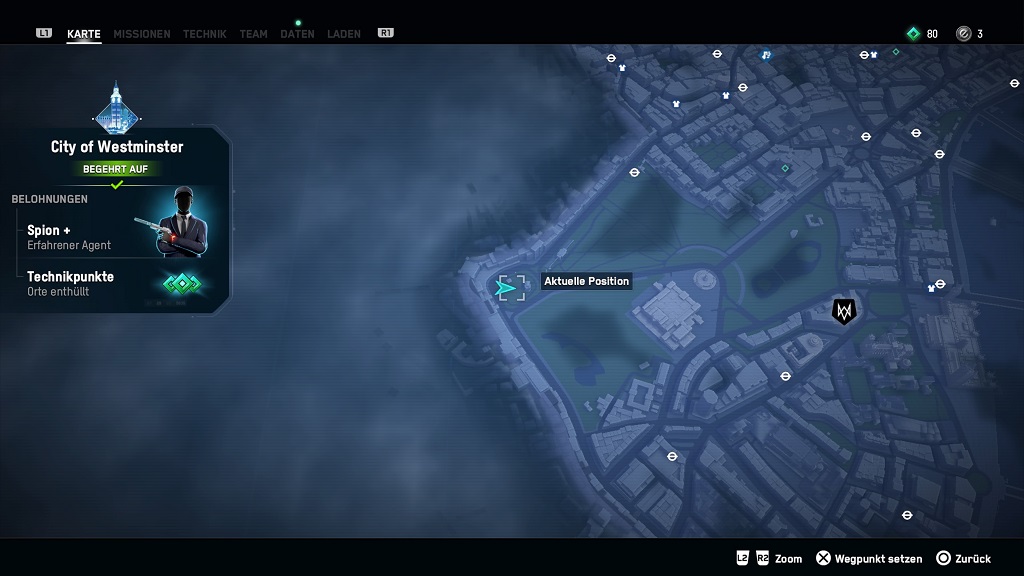Image resolution: width=1024 pixels, height=576 pixels.
Task: Open the MISSIONEN tab
Action: click(141, 34)
